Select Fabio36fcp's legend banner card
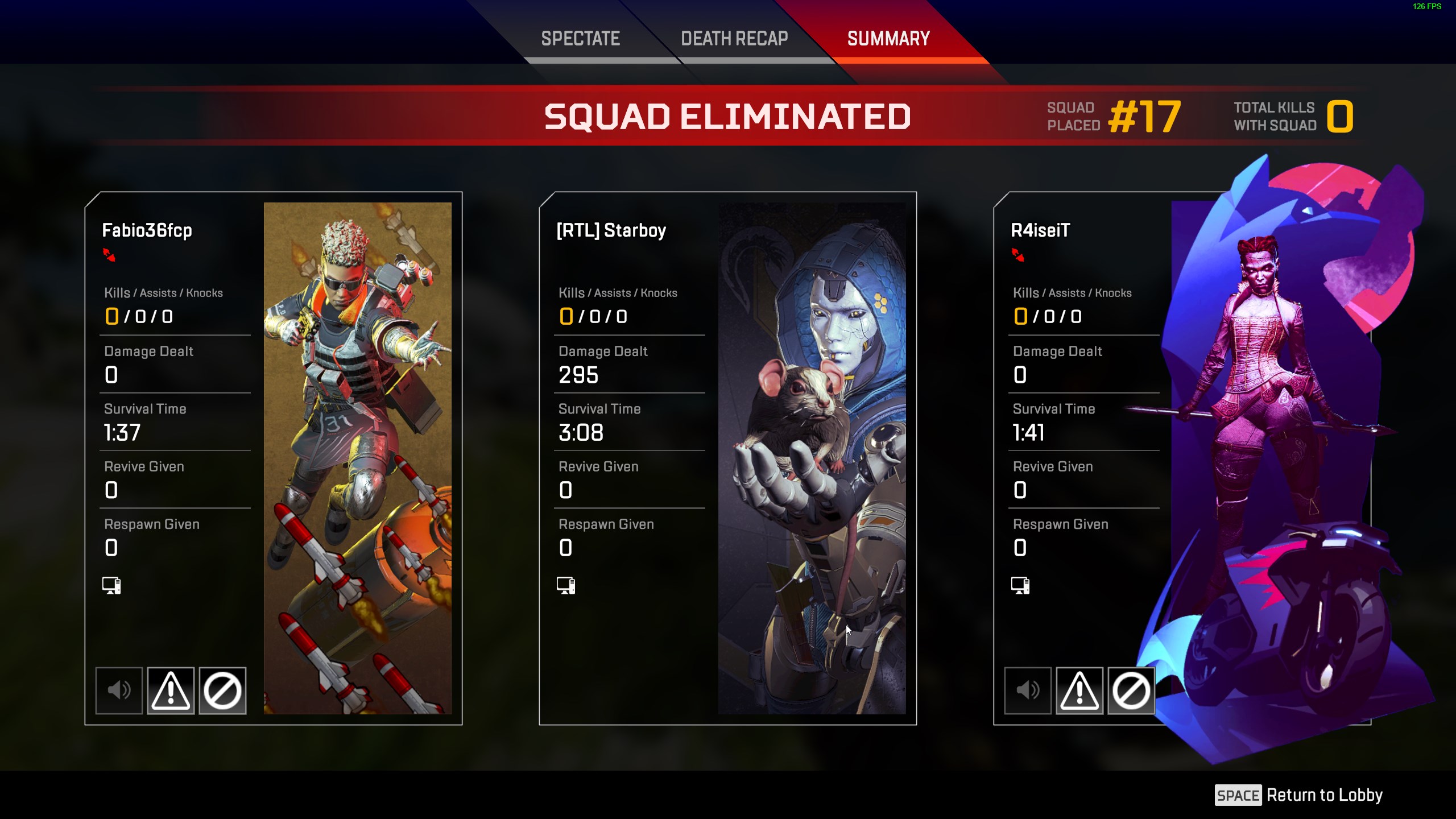This screenshot has width=1456, height=819. 357,458
